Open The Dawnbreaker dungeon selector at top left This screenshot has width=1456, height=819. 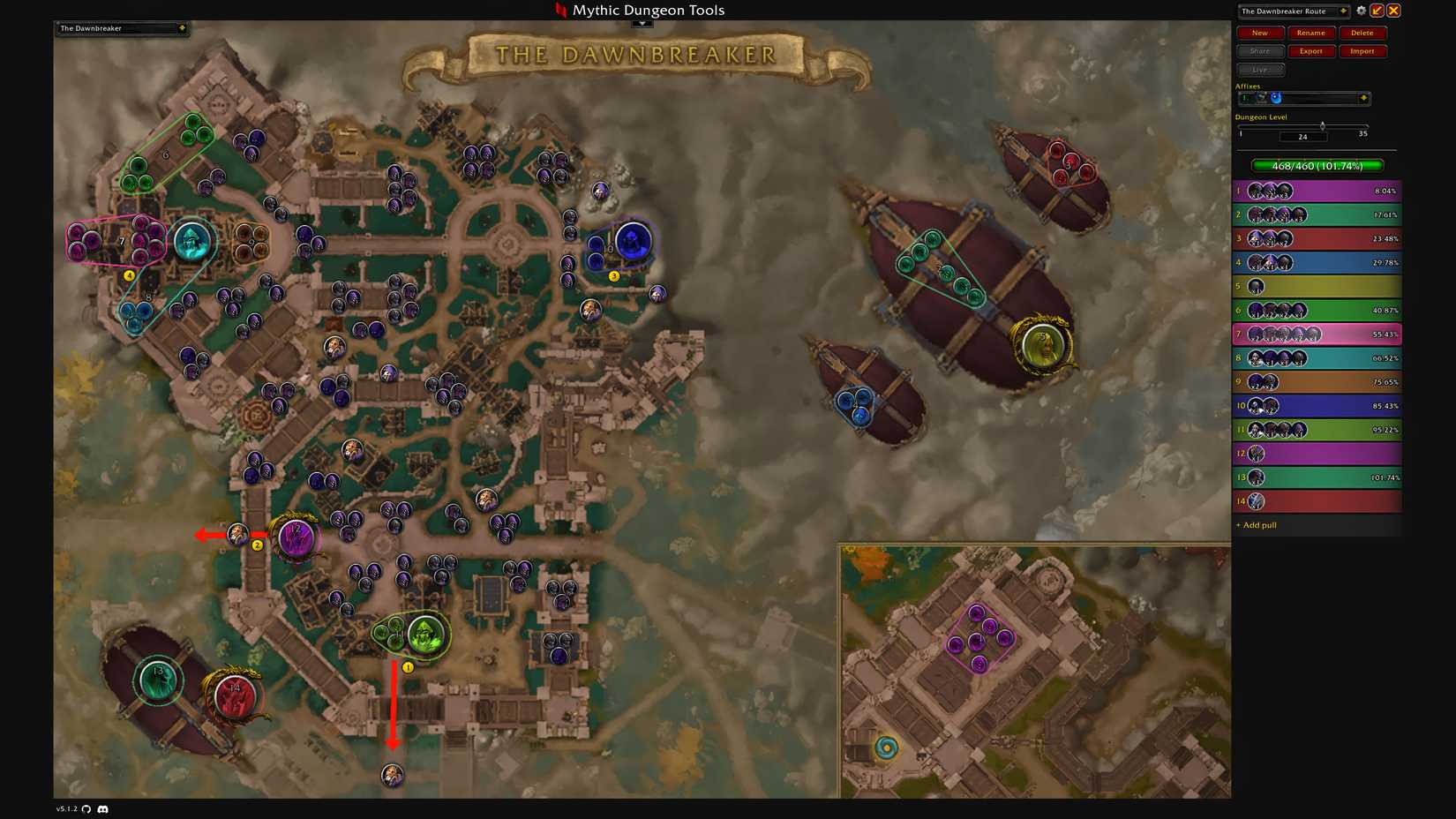[121, 28]
